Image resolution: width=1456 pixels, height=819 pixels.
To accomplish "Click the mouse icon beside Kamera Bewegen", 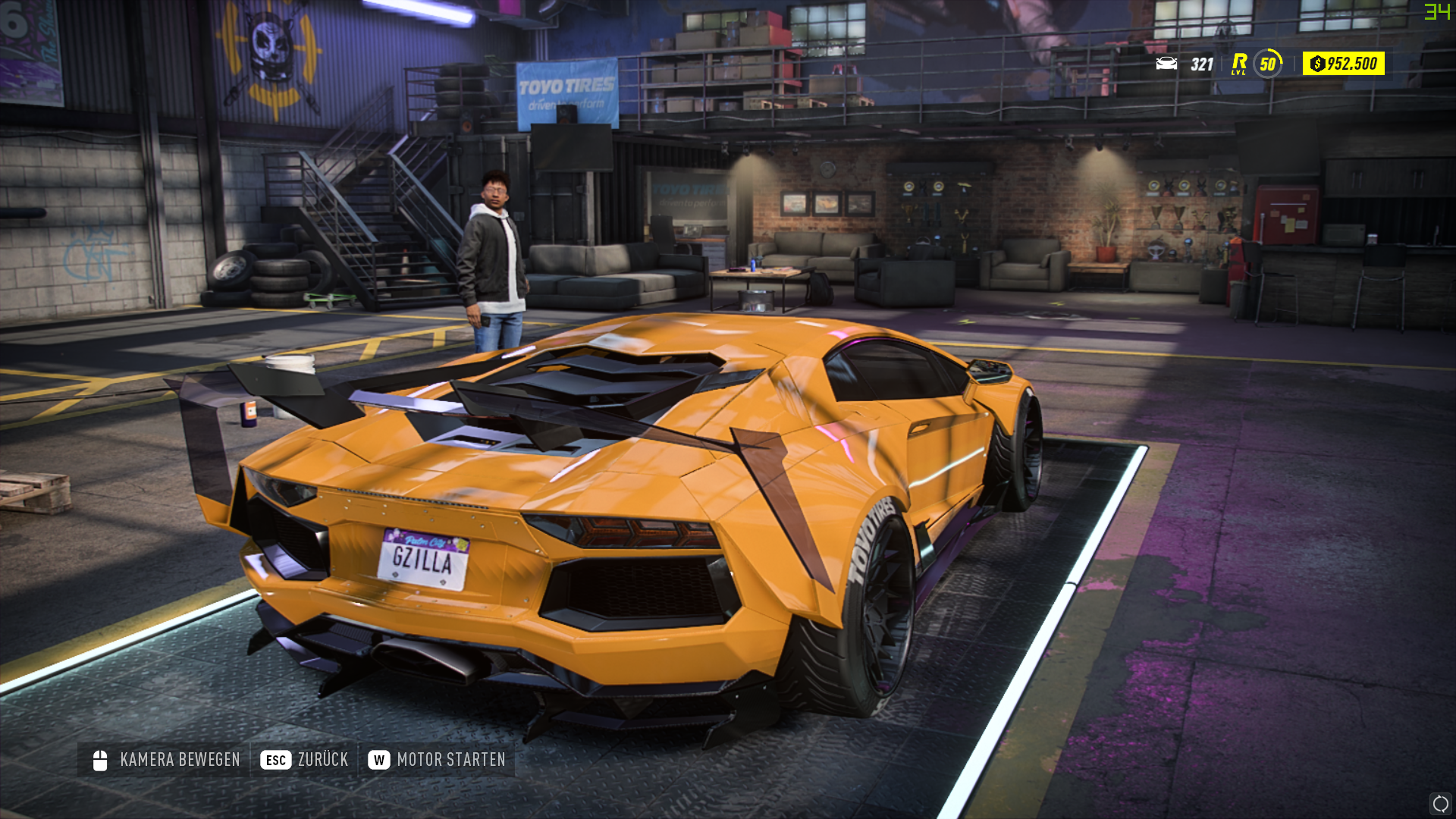I will click(x=99, y=758).
